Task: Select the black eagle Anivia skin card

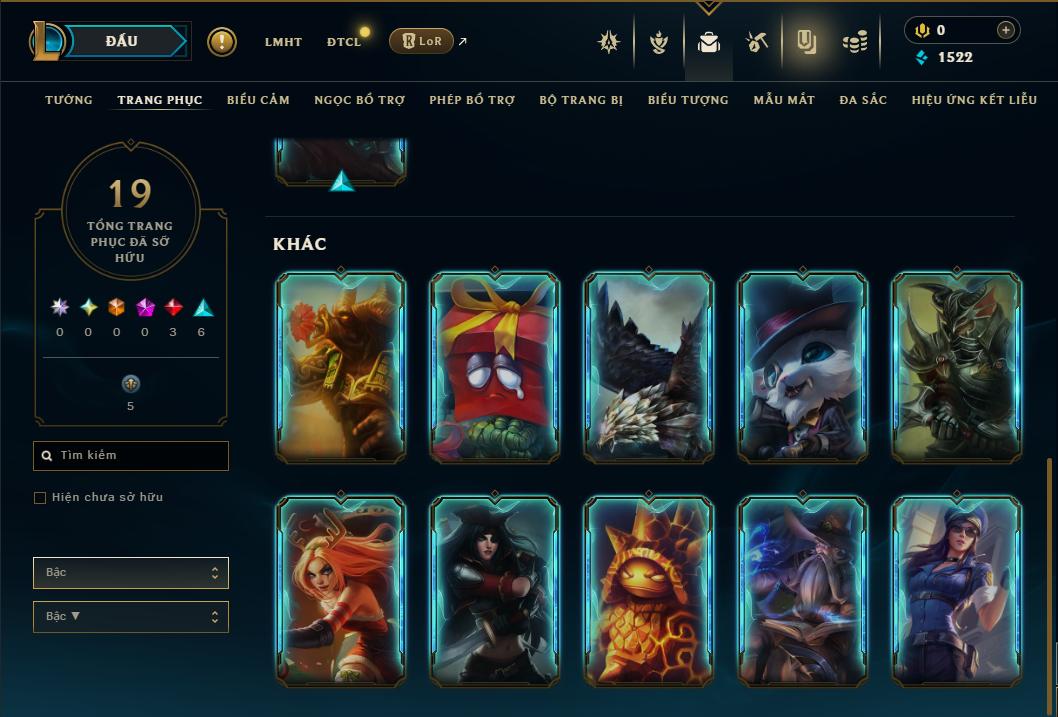Action: point(648,367)
